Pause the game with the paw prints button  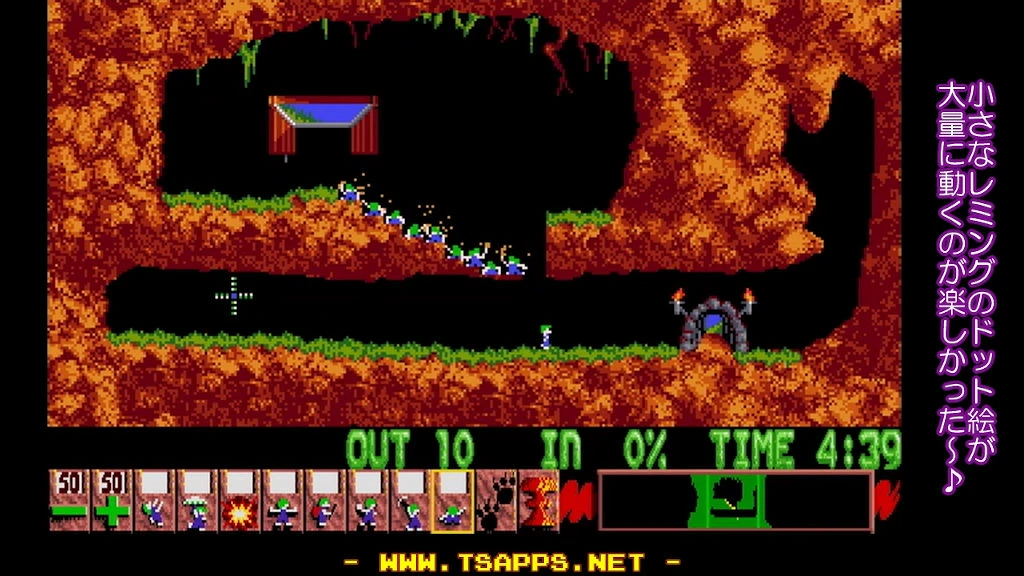pyautogui.click(x=495, y=501)
